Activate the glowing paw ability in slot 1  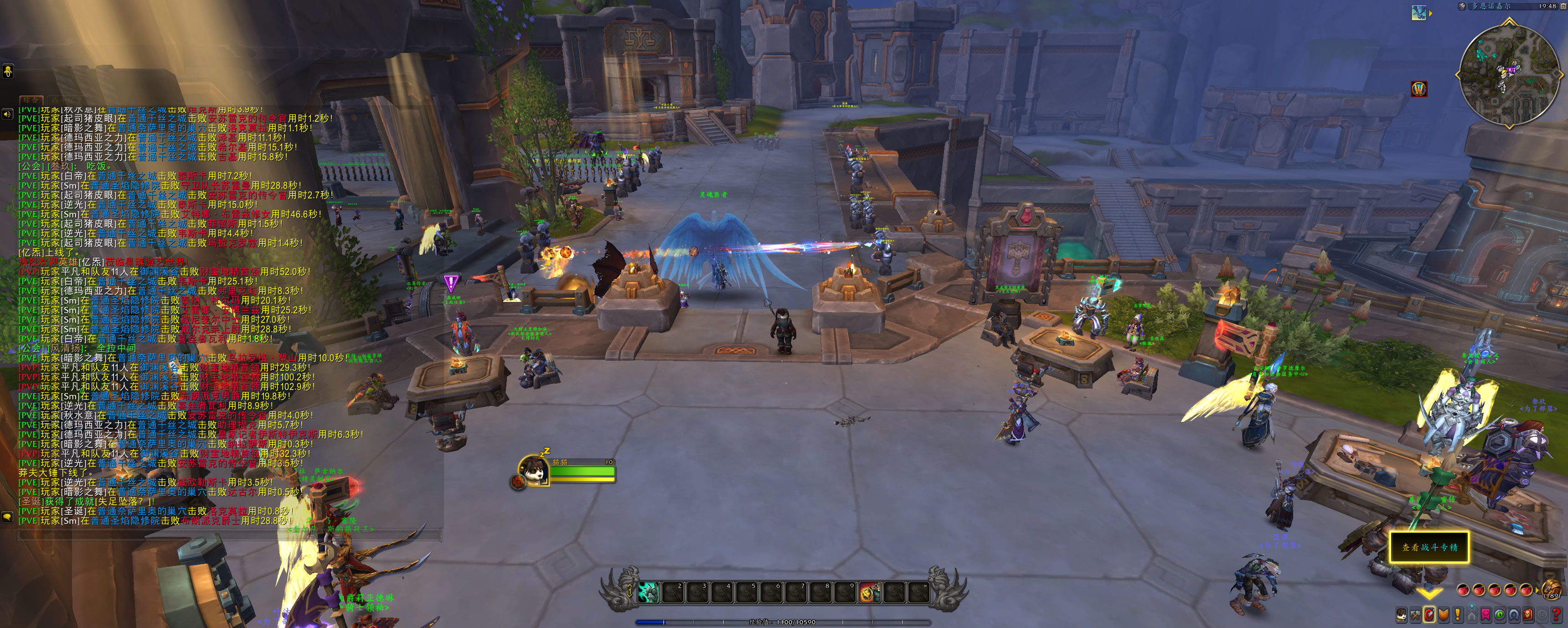point(649,592)
